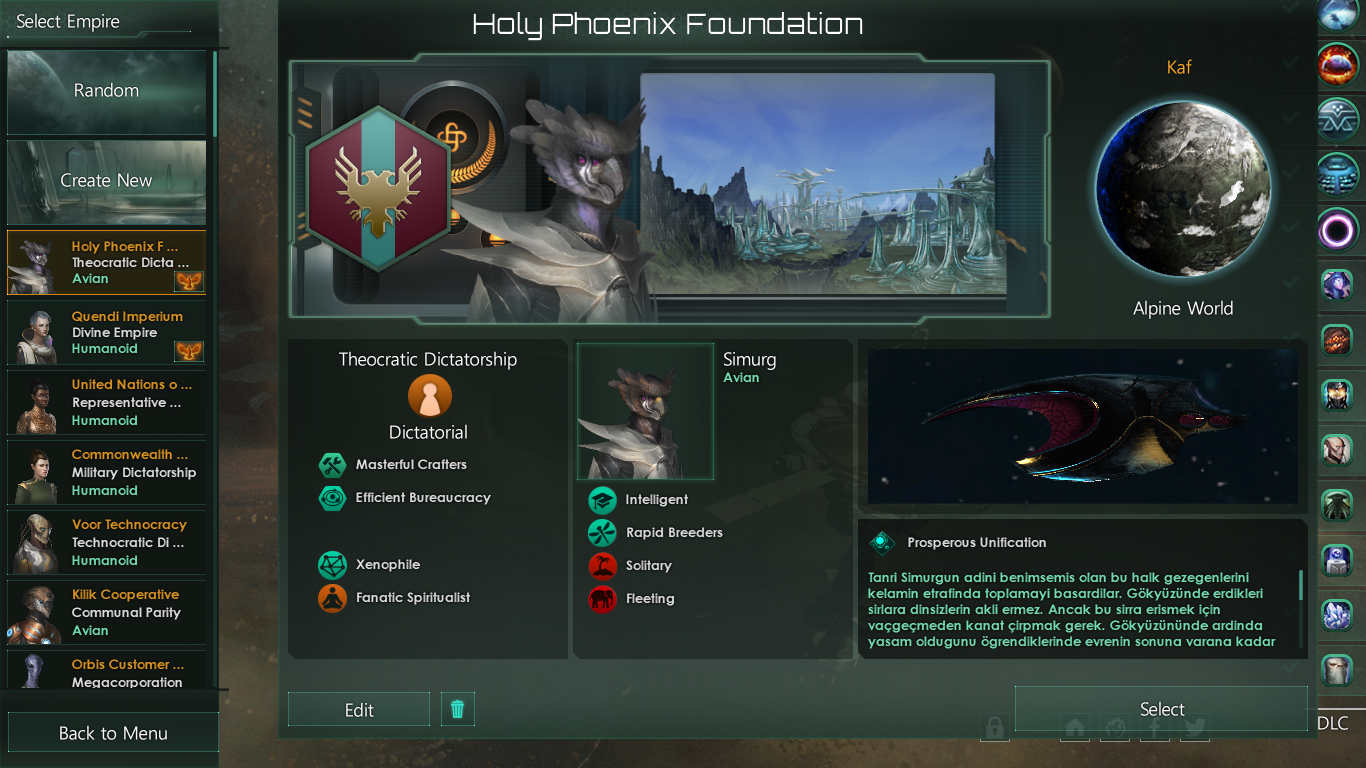Edit the selected empire
The height and width of the screenshot is (768, 1366).
[359, 710]
